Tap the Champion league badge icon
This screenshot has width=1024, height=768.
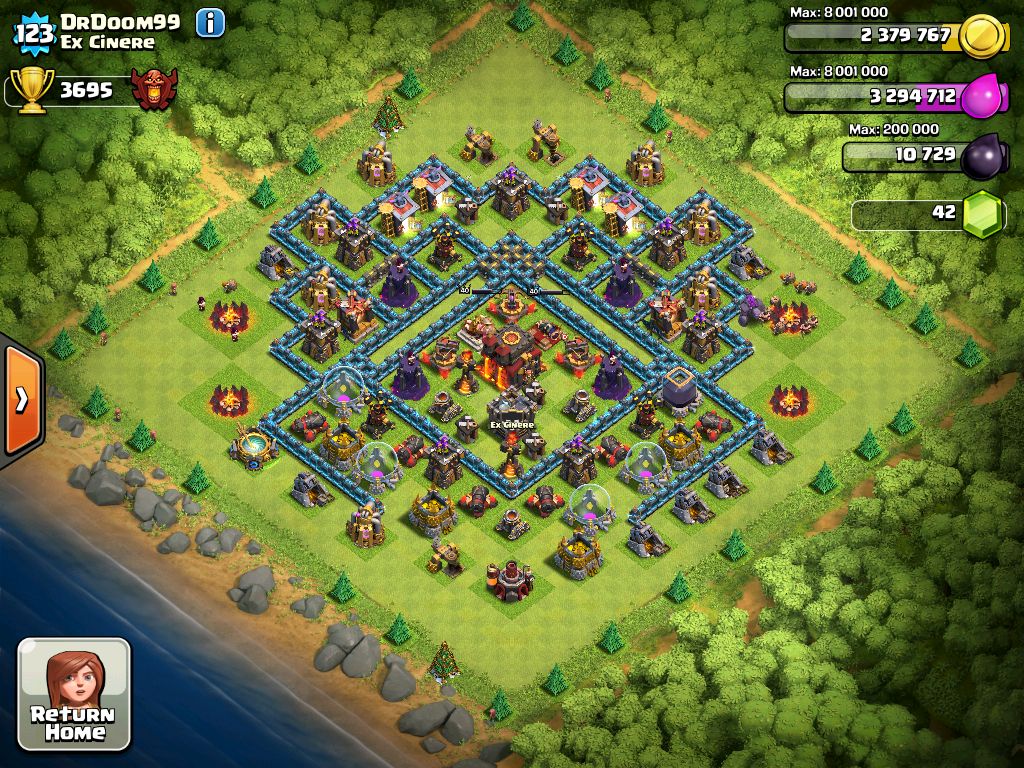tap(155, 90)
